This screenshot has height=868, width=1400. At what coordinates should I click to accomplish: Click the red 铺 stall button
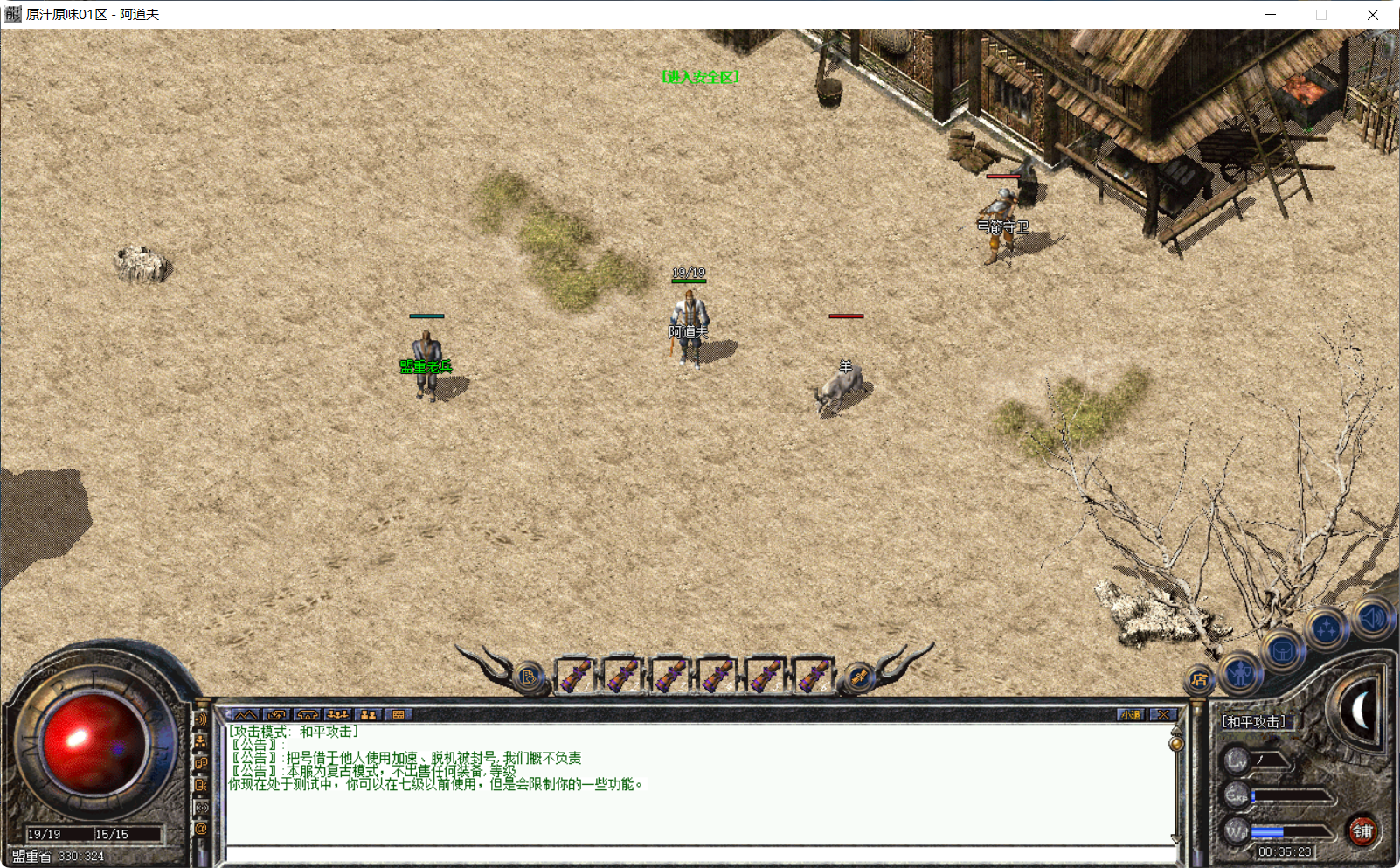(x=1362, y=831)
